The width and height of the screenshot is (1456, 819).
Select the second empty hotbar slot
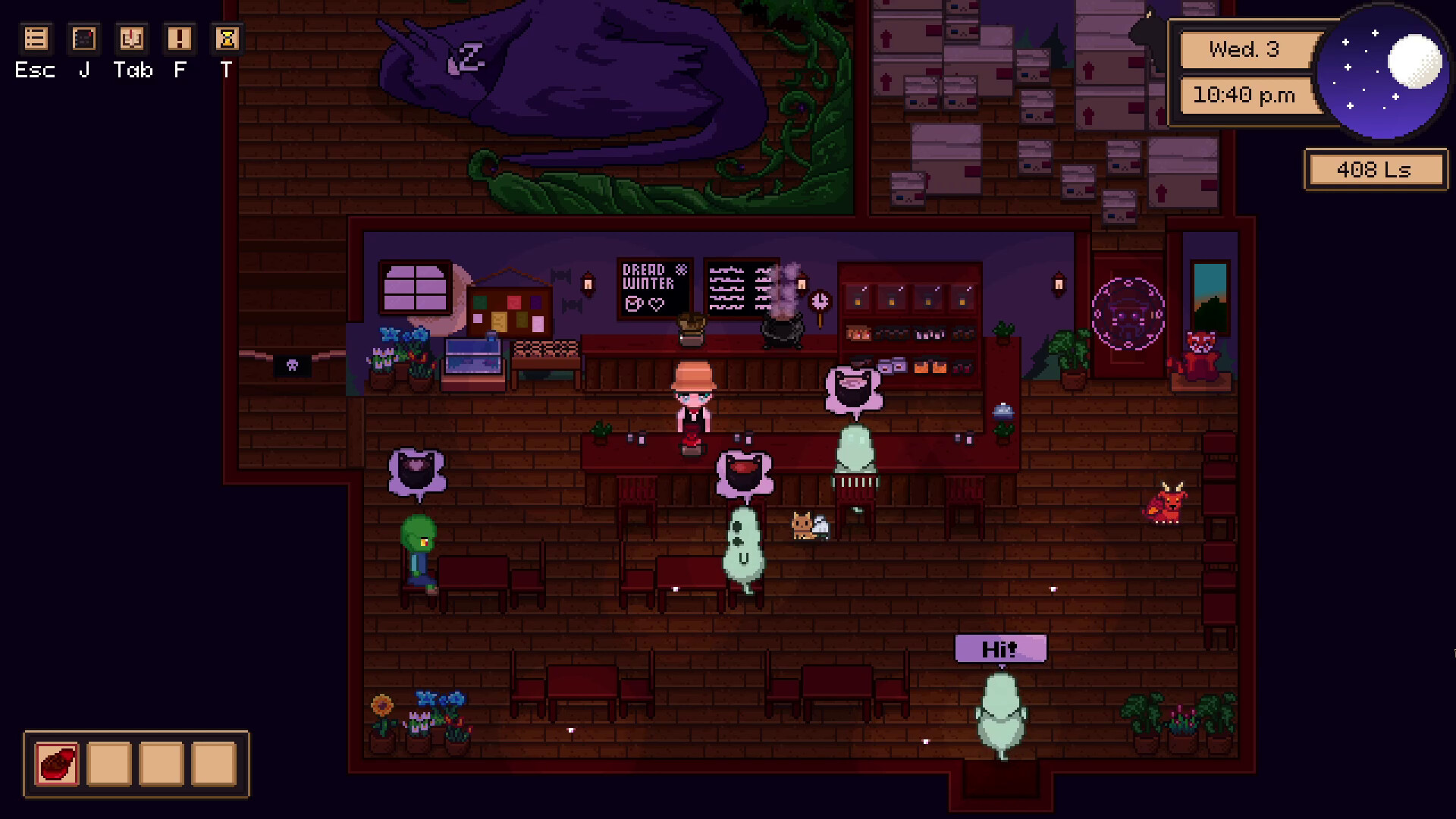pos(109,765)
